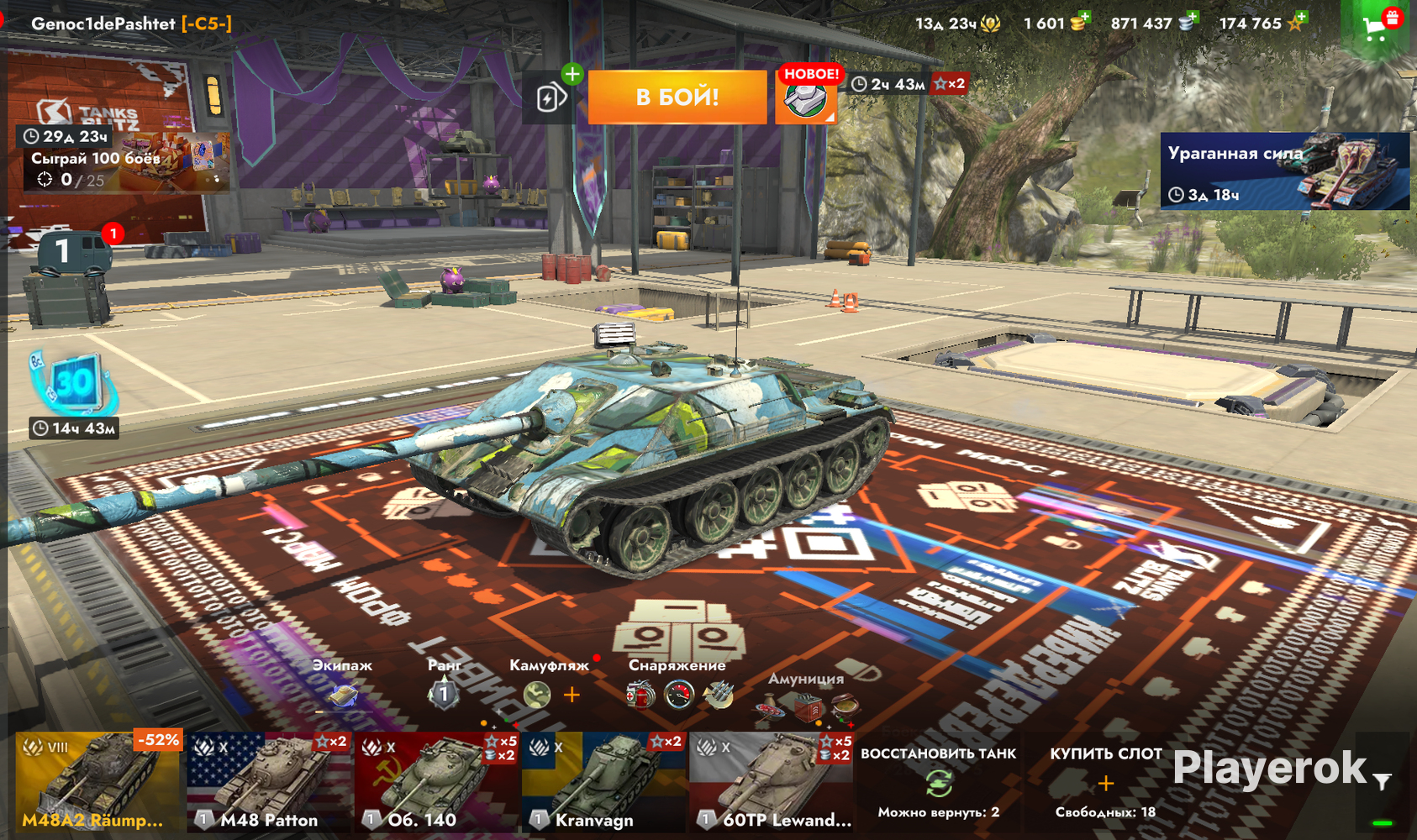
Task: Open the booster activation icon
Action: [550, 97]
